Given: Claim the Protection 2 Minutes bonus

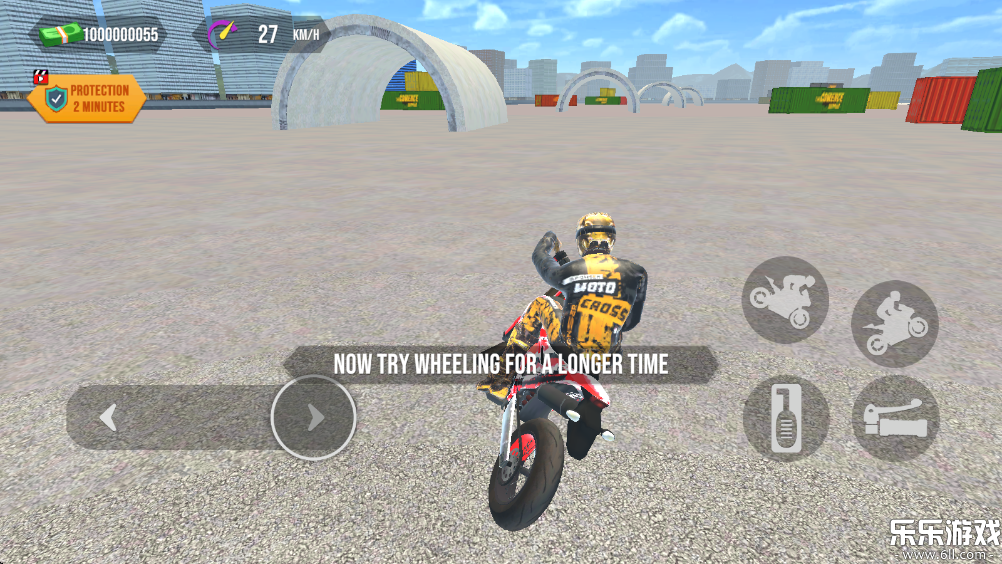Looking at the screenshot, I should coord(87,98).
